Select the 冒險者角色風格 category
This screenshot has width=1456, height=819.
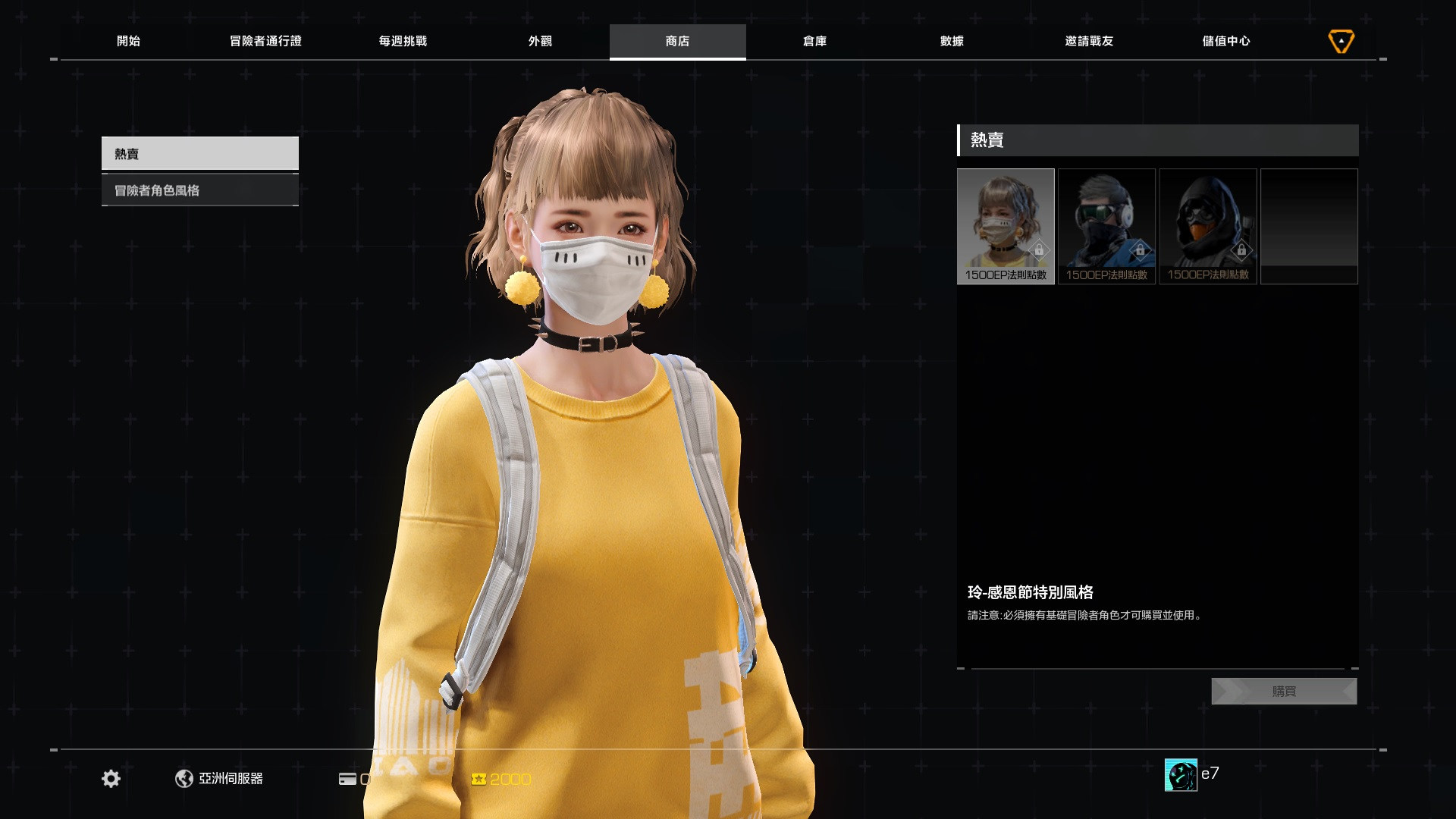point(199,189)
